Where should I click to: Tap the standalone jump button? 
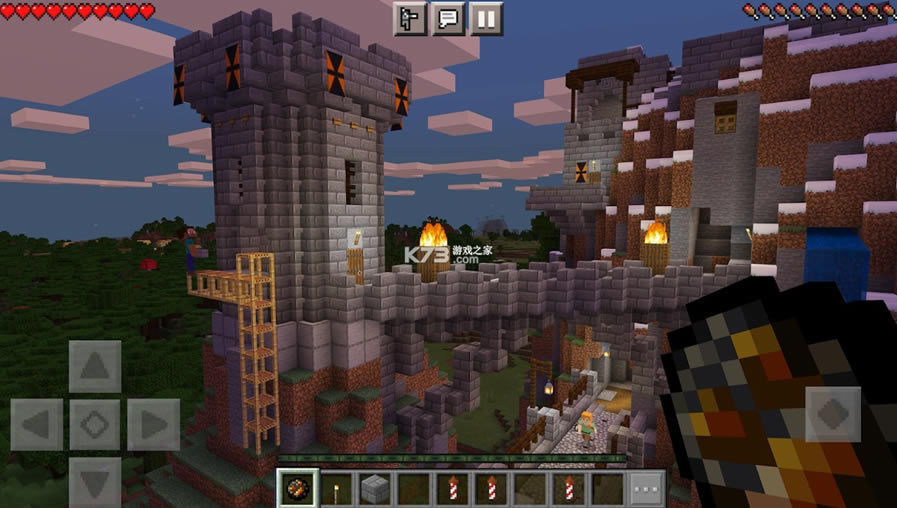tap(832, 413)
